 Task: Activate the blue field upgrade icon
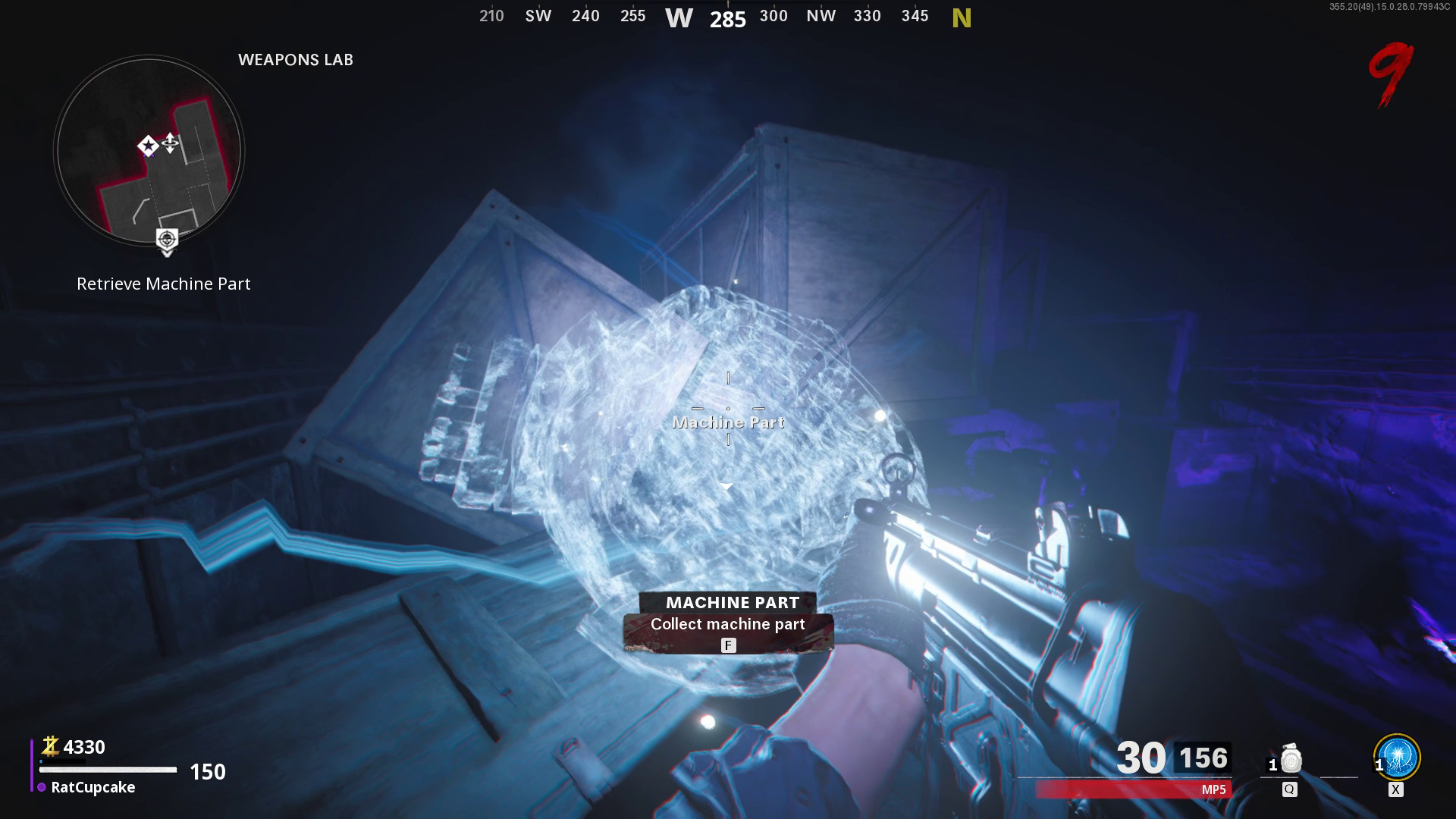(1398, 756)
